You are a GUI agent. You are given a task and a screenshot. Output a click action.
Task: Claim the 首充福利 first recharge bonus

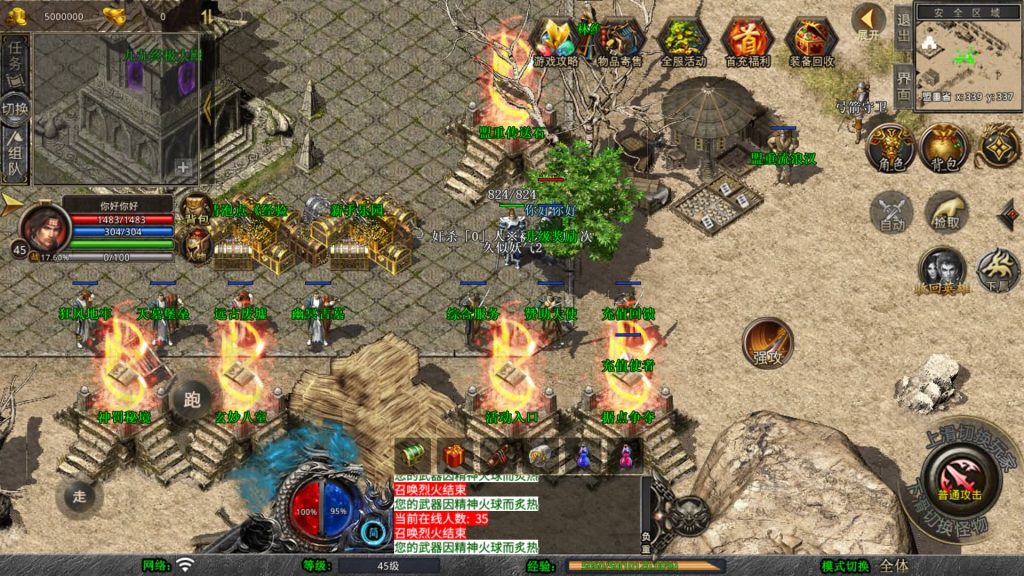click(747, 41)
